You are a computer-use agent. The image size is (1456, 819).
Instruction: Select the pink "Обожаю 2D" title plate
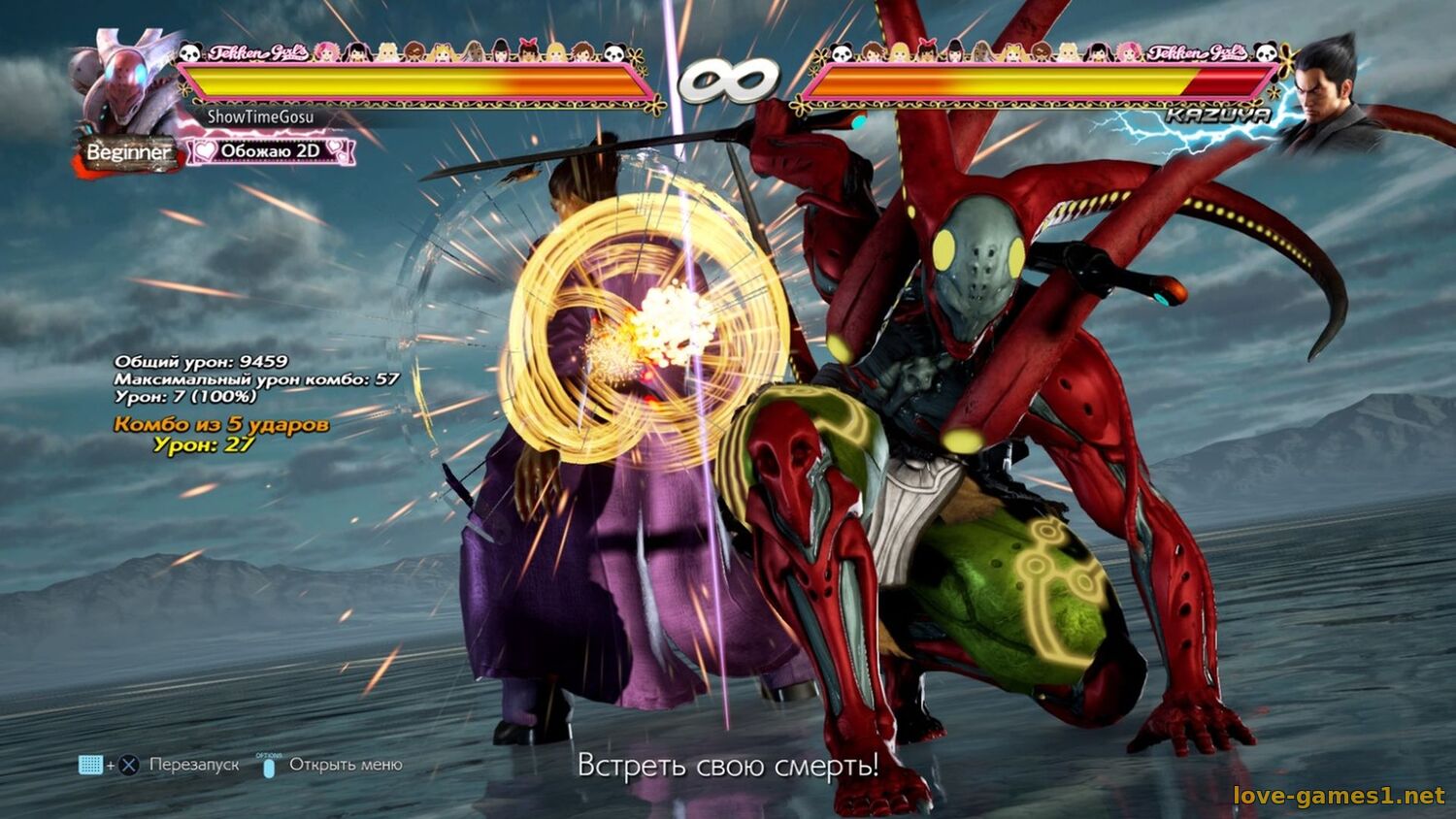coord(270,150)
